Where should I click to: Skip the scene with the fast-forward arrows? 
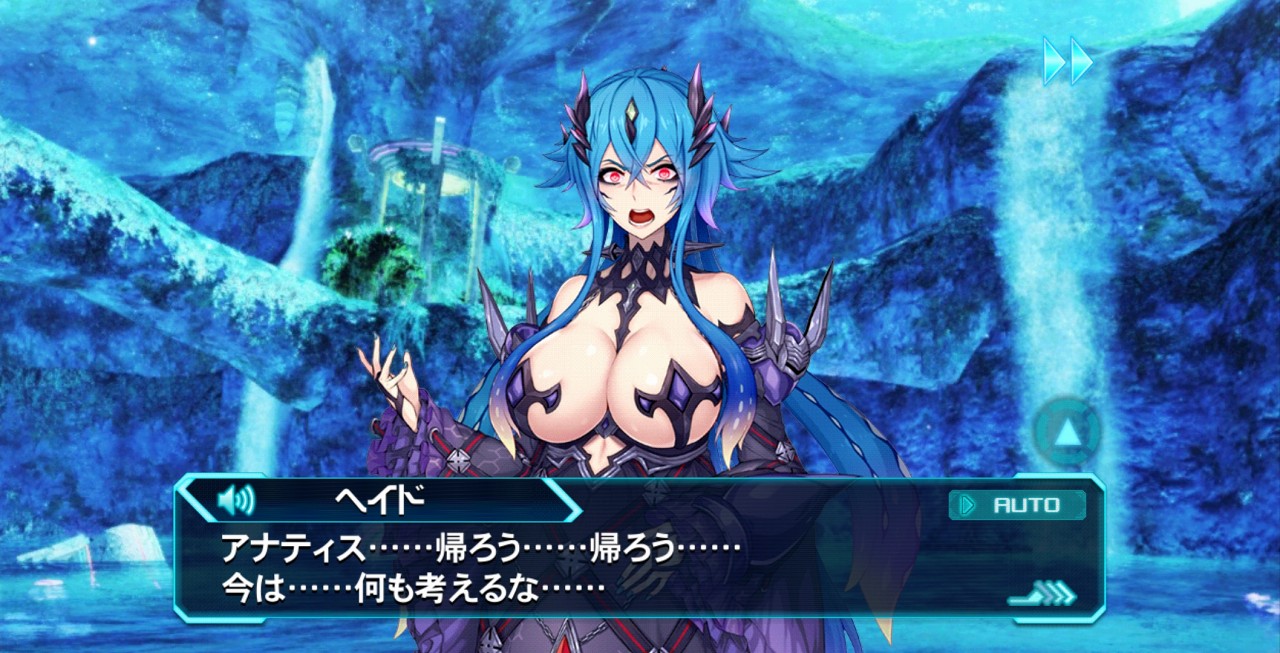pos(1067,60)
